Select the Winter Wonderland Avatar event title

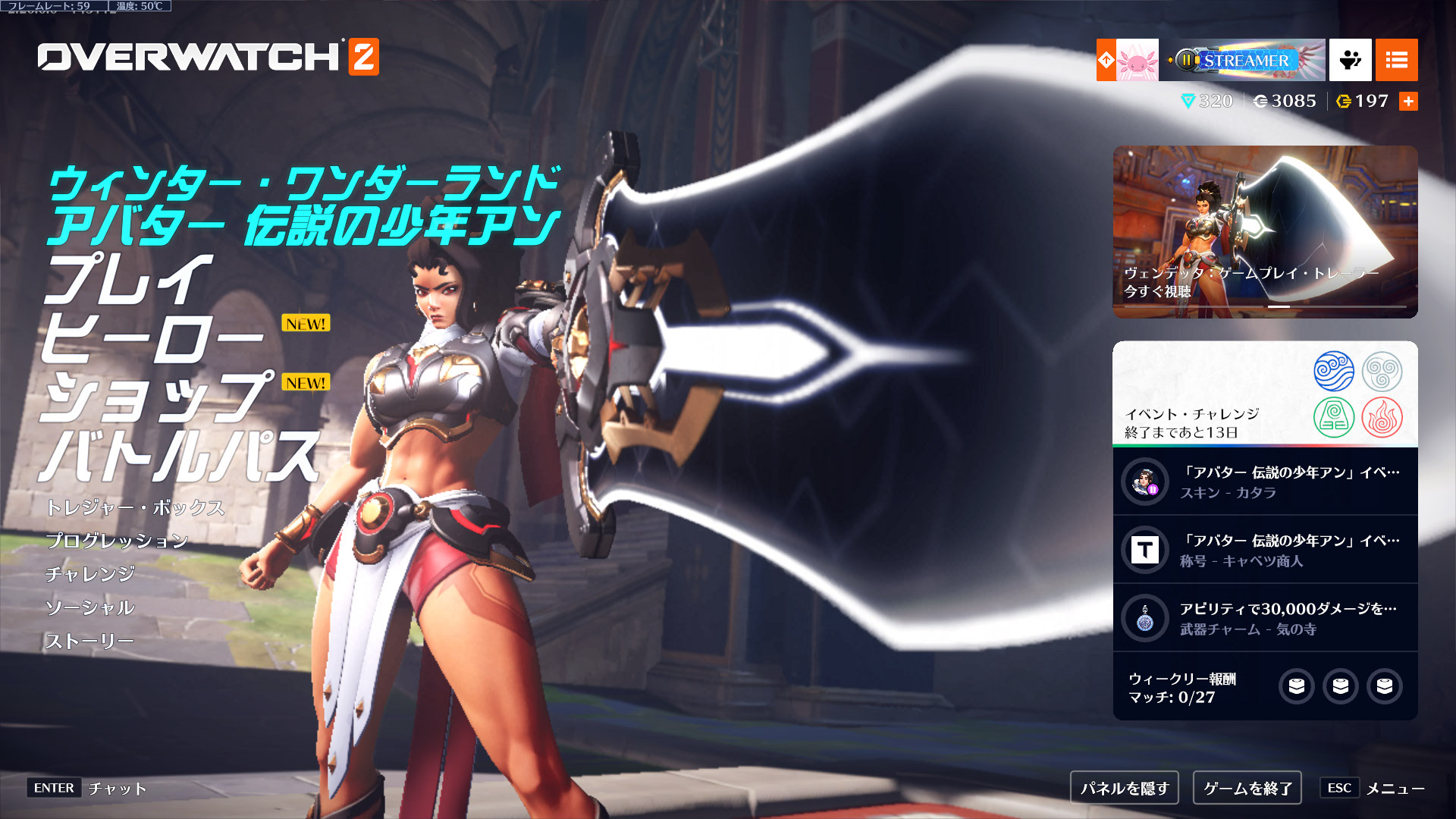(303, 206)
